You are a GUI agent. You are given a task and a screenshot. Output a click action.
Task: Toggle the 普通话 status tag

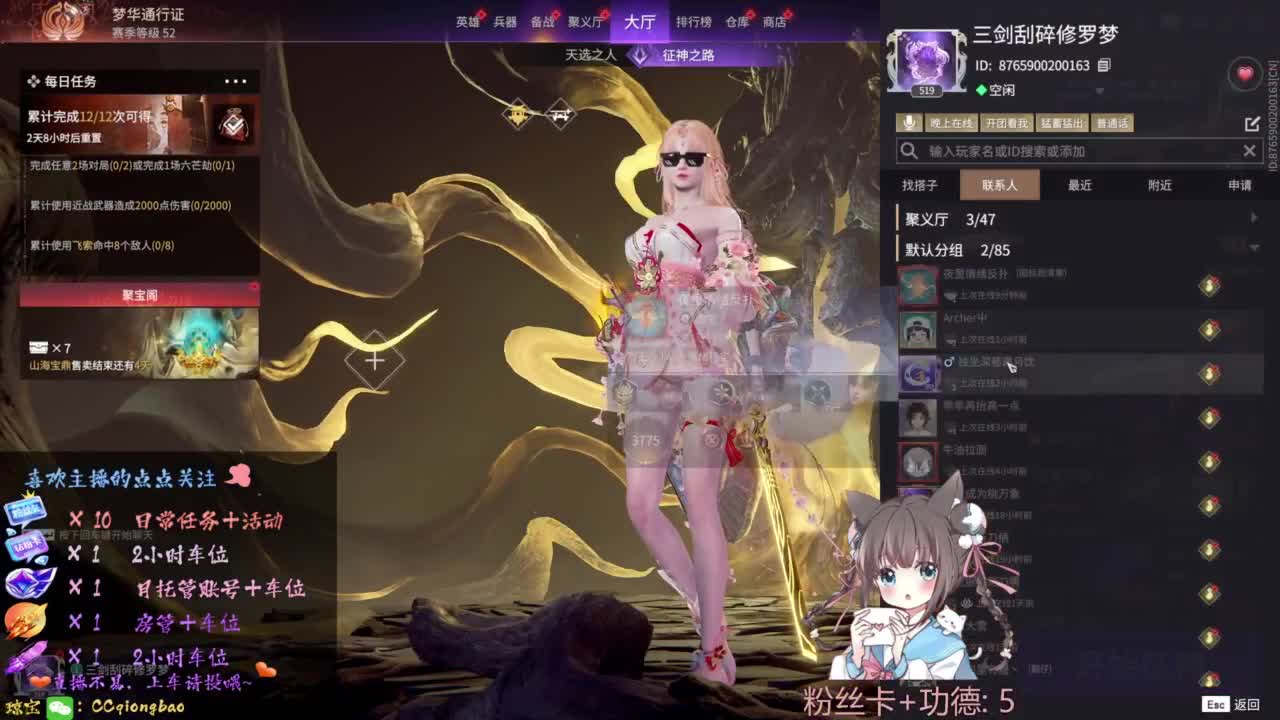pos(1112,121)
